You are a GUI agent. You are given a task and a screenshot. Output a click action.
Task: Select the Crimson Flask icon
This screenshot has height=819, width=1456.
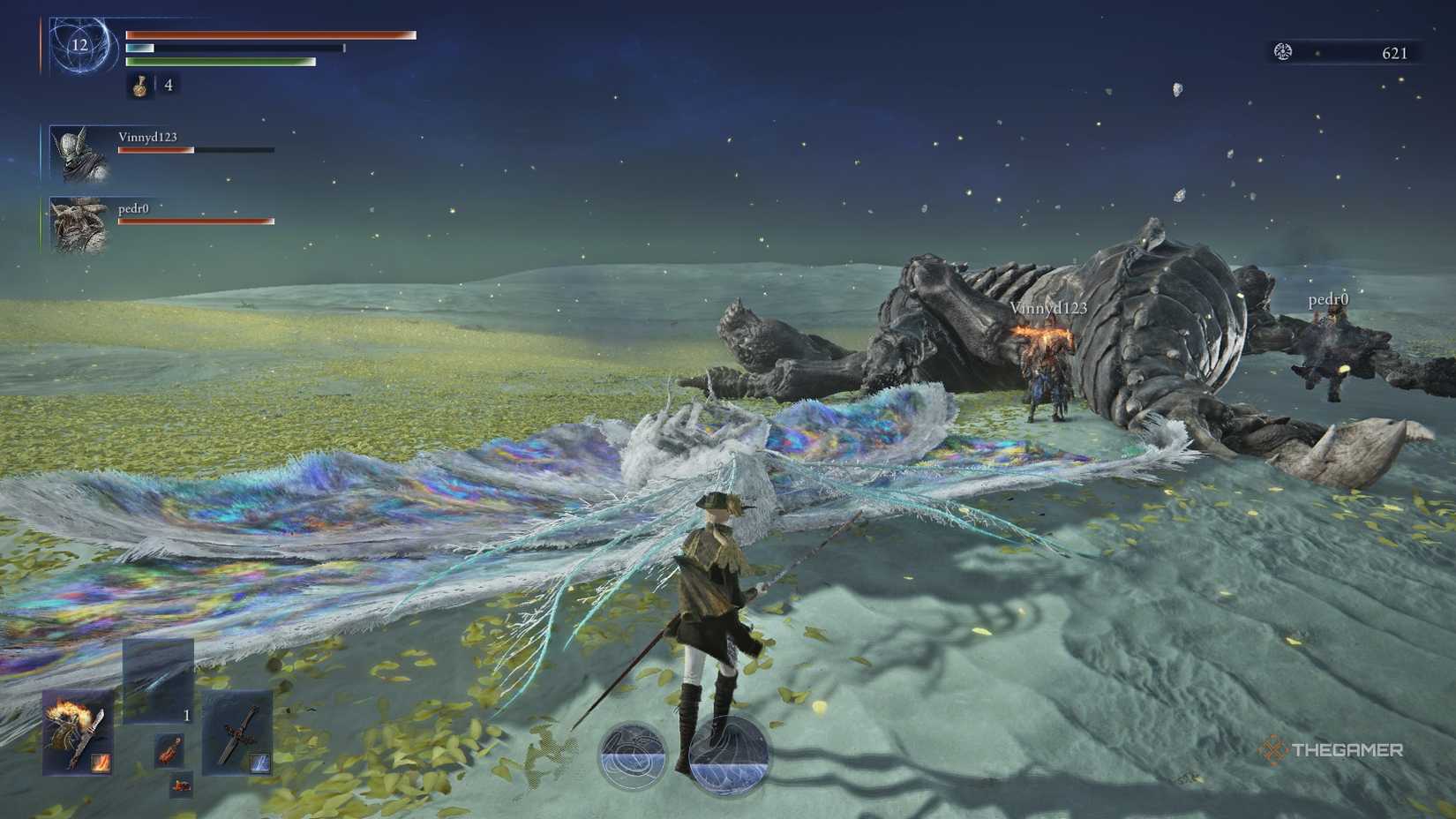click(139, 86)
